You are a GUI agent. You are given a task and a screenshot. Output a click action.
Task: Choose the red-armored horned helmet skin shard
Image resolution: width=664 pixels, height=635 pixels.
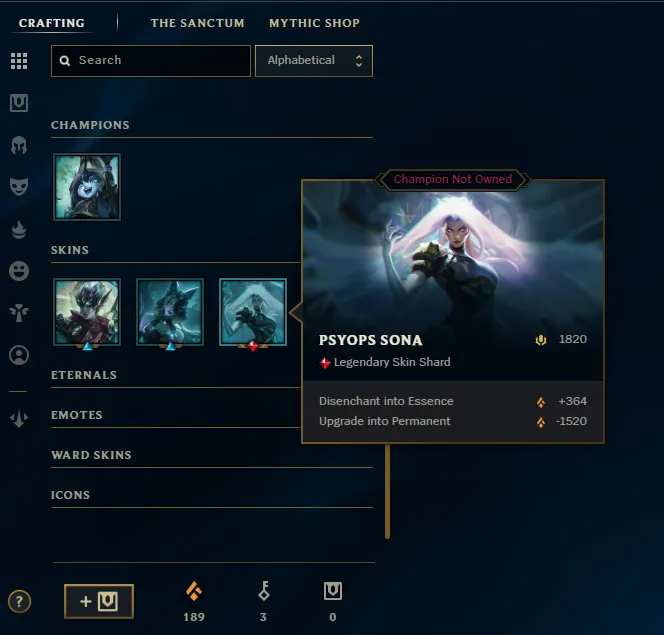tap(87, 312)
